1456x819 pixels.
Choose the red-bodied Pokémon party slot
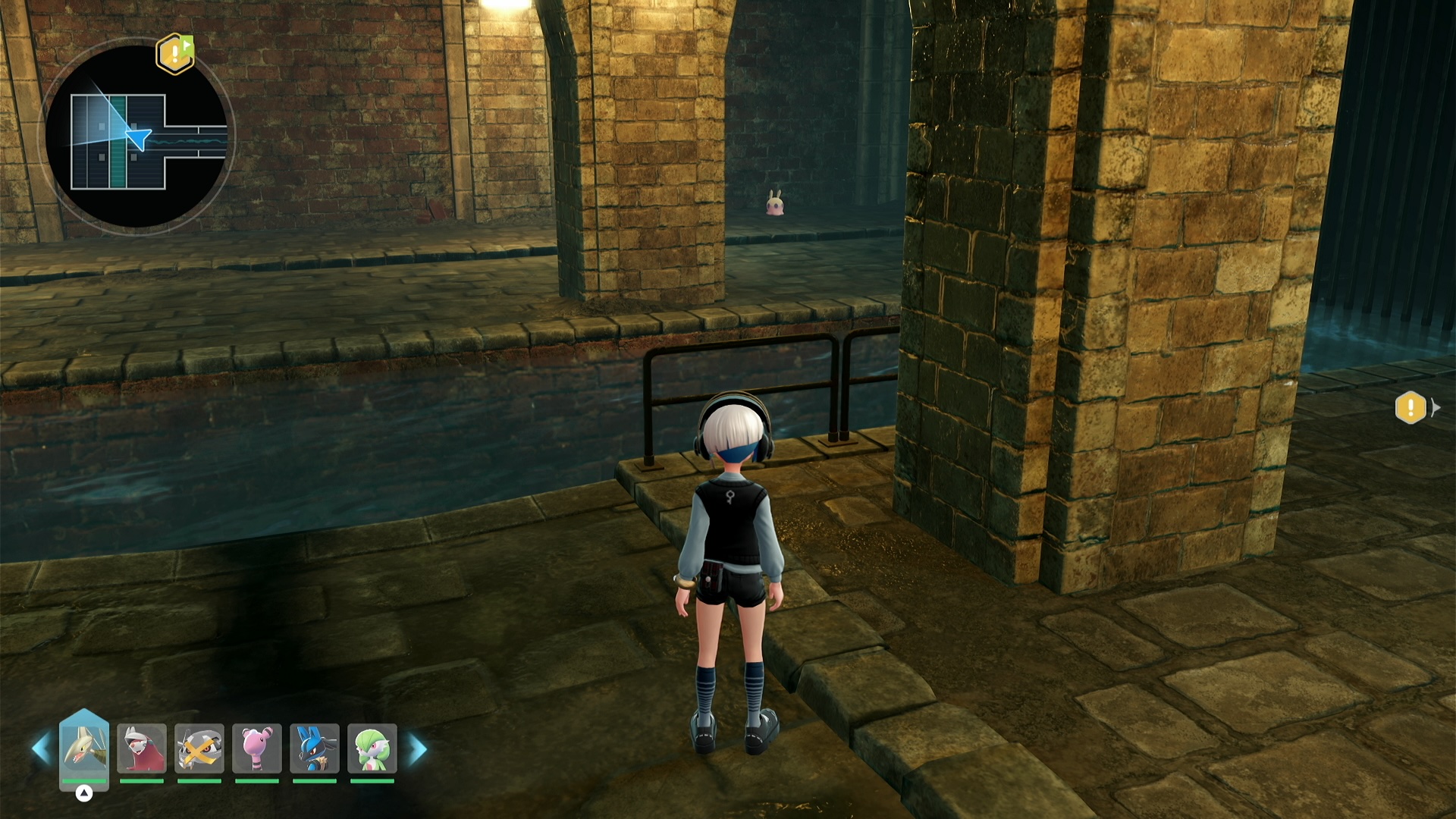click(x=142, y=748)
